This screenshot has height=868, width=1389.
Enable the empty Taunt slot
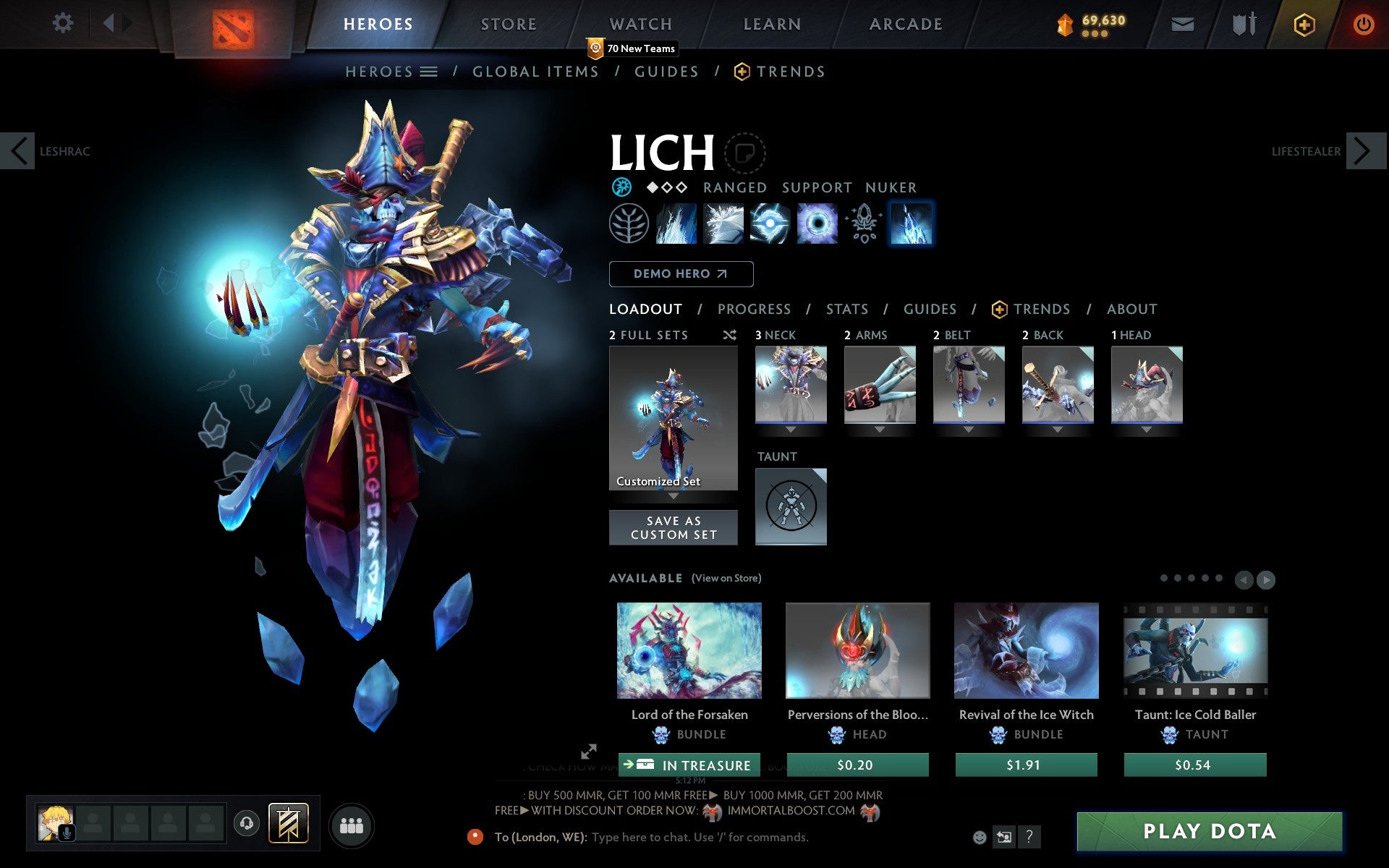point(790,506)
